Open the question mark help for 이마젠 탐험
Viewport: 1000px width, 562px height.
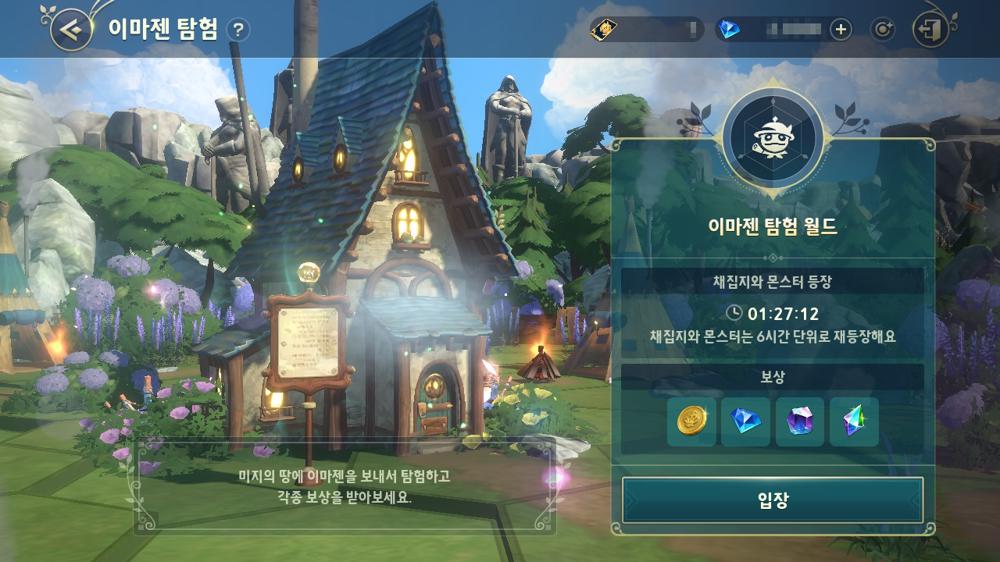tap(237, 29)
